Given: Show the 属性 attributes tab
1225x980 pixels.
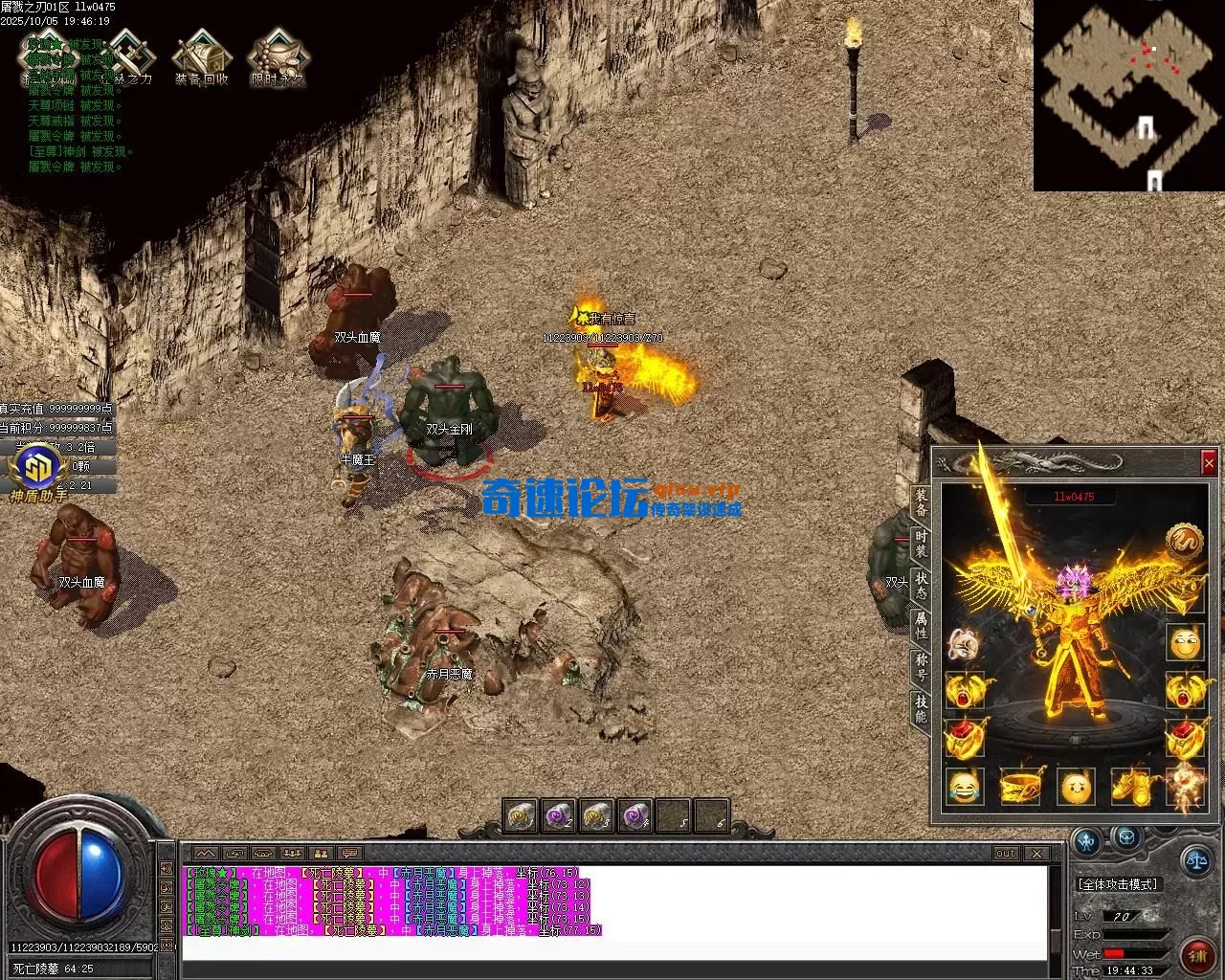Looking at the screenshot, I should coord(921,625).
